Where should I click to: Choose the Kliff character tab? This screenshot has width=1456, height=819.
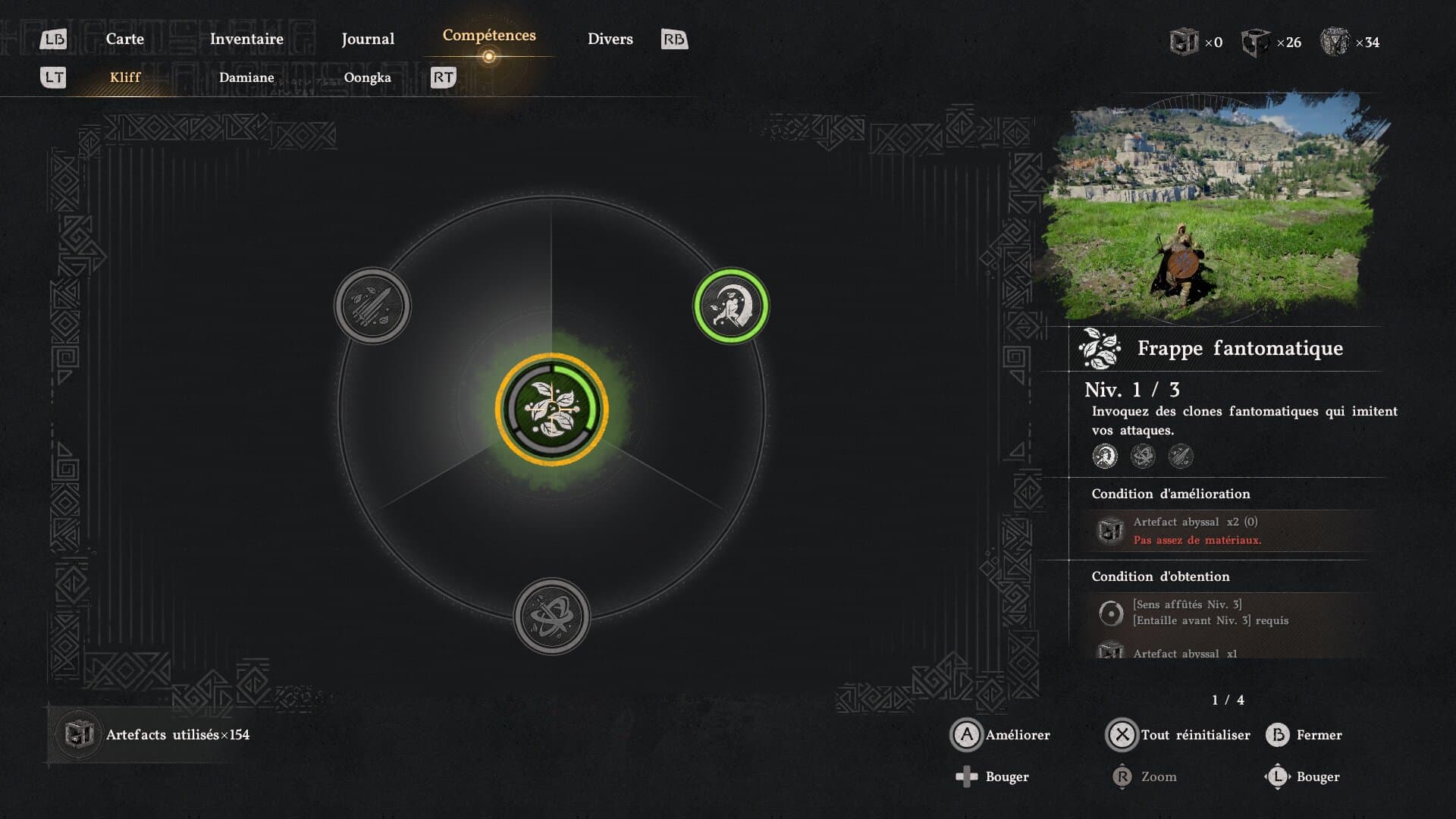point(125,77)
